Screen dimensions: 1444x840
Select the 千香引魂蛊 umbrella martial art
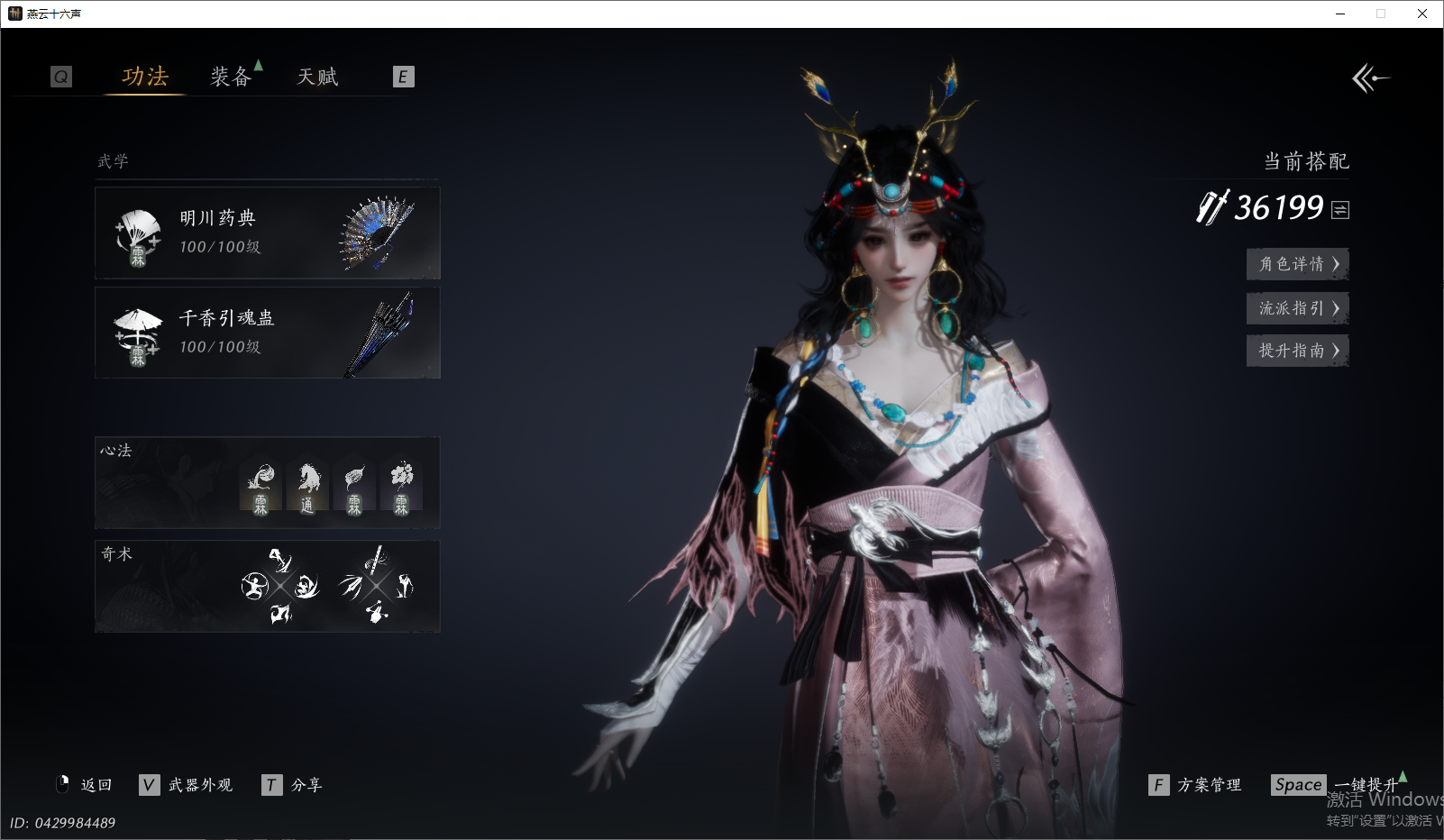pos(268,333)
